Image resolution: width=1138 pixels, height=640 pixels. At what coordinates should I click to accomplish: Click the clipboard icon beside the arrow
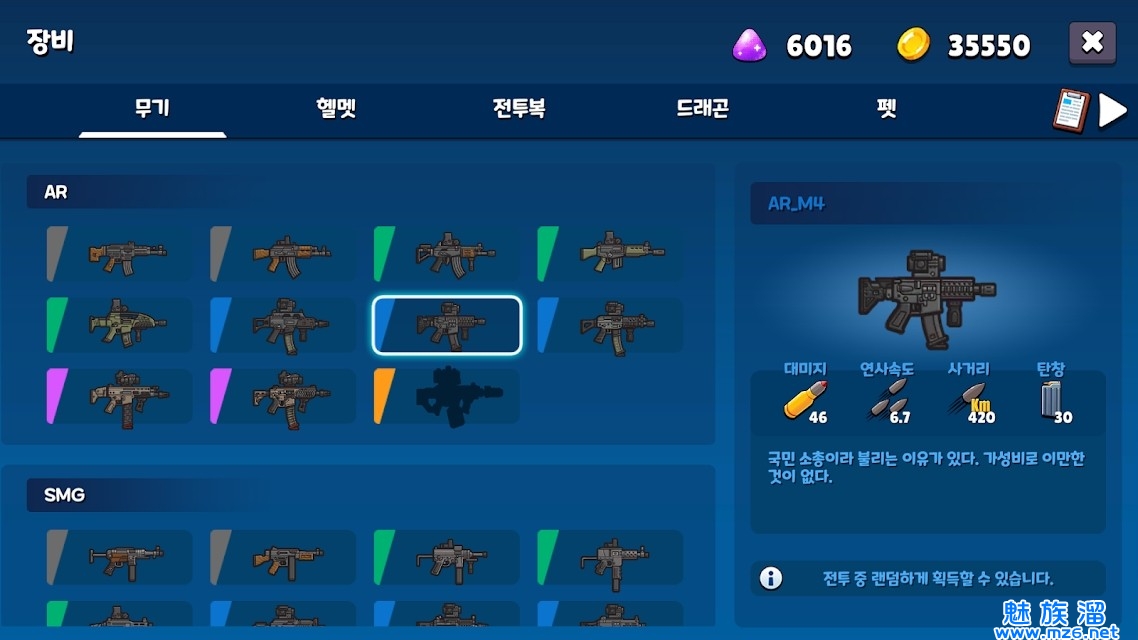[x=1069, y=110]
